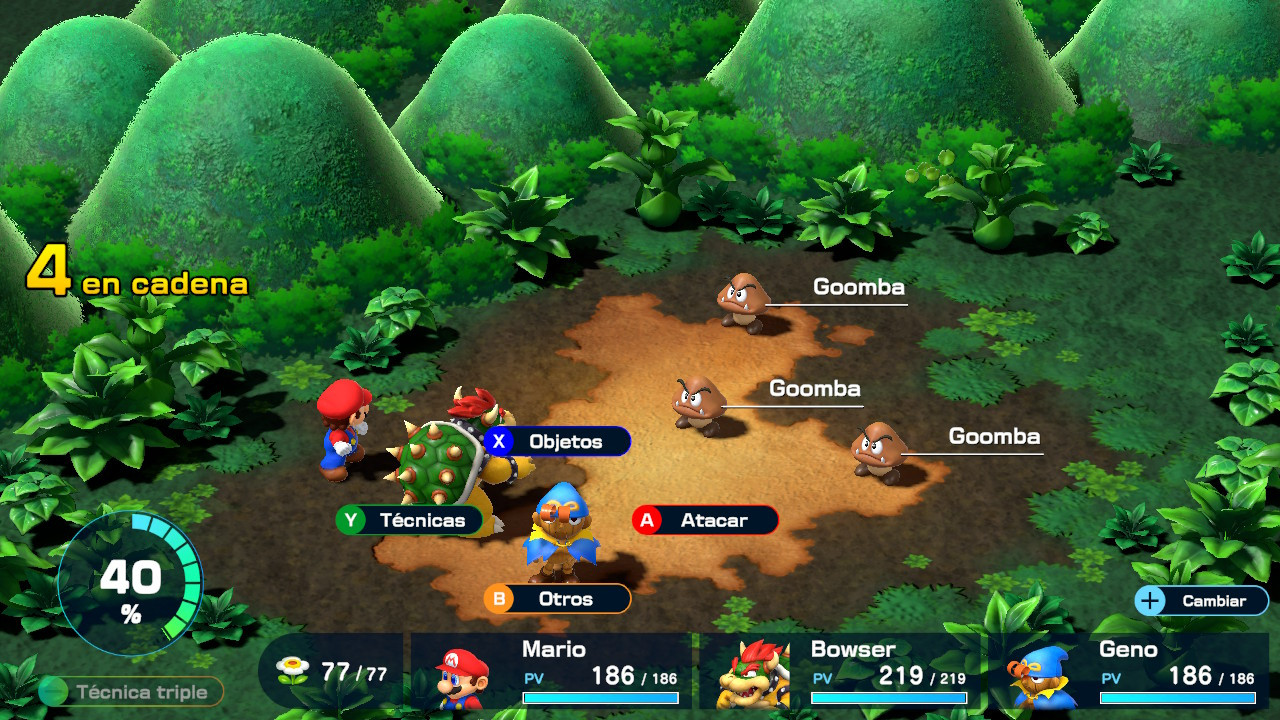This screenshot has height=720, width=1280.
Task: Open the Atacar attack command
Action: tap(704, 520)
